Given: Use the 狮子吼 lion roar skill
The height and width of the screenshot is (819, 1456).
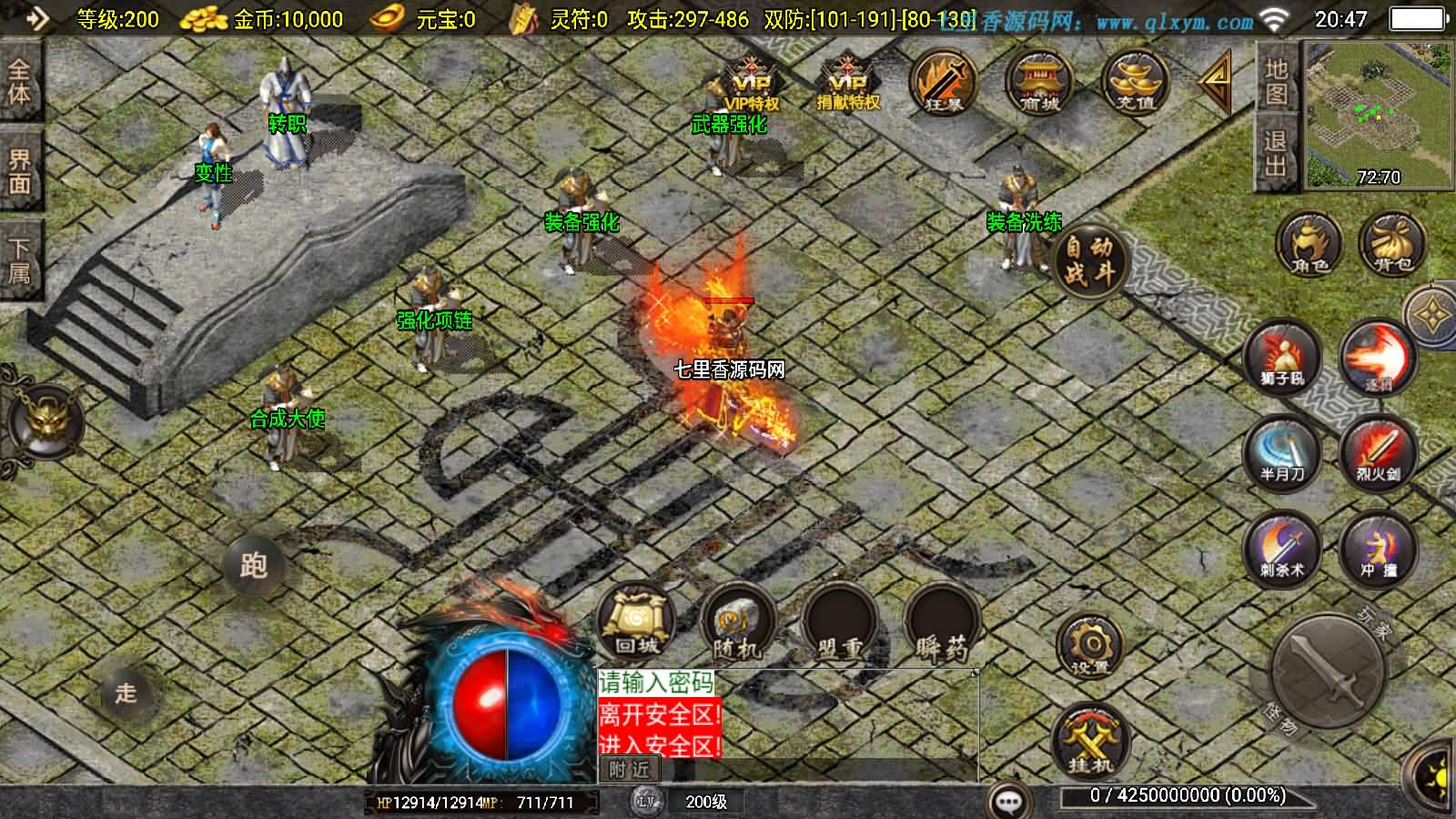Looking at the screenshot, I should tap(1283, 358).
